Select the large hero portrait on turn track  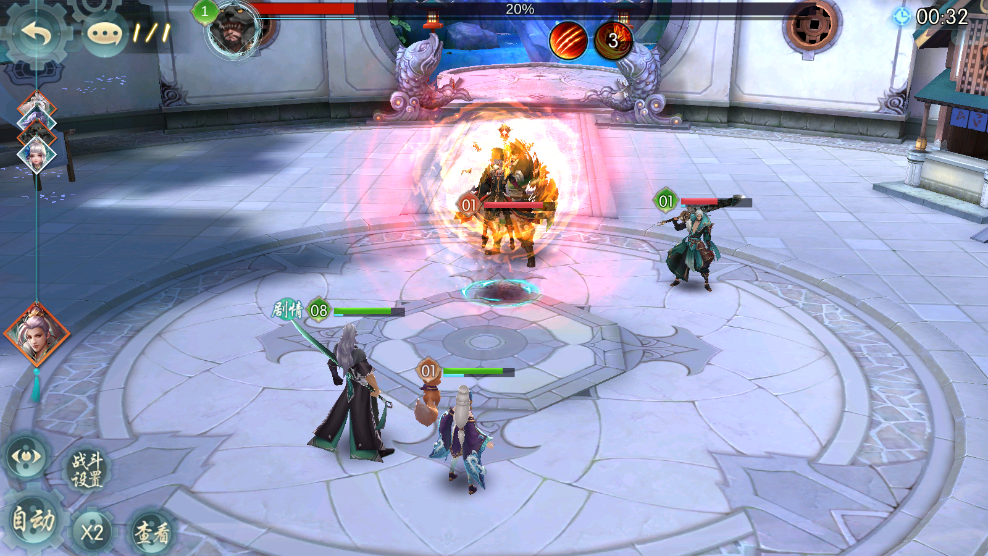coord(36,336)
